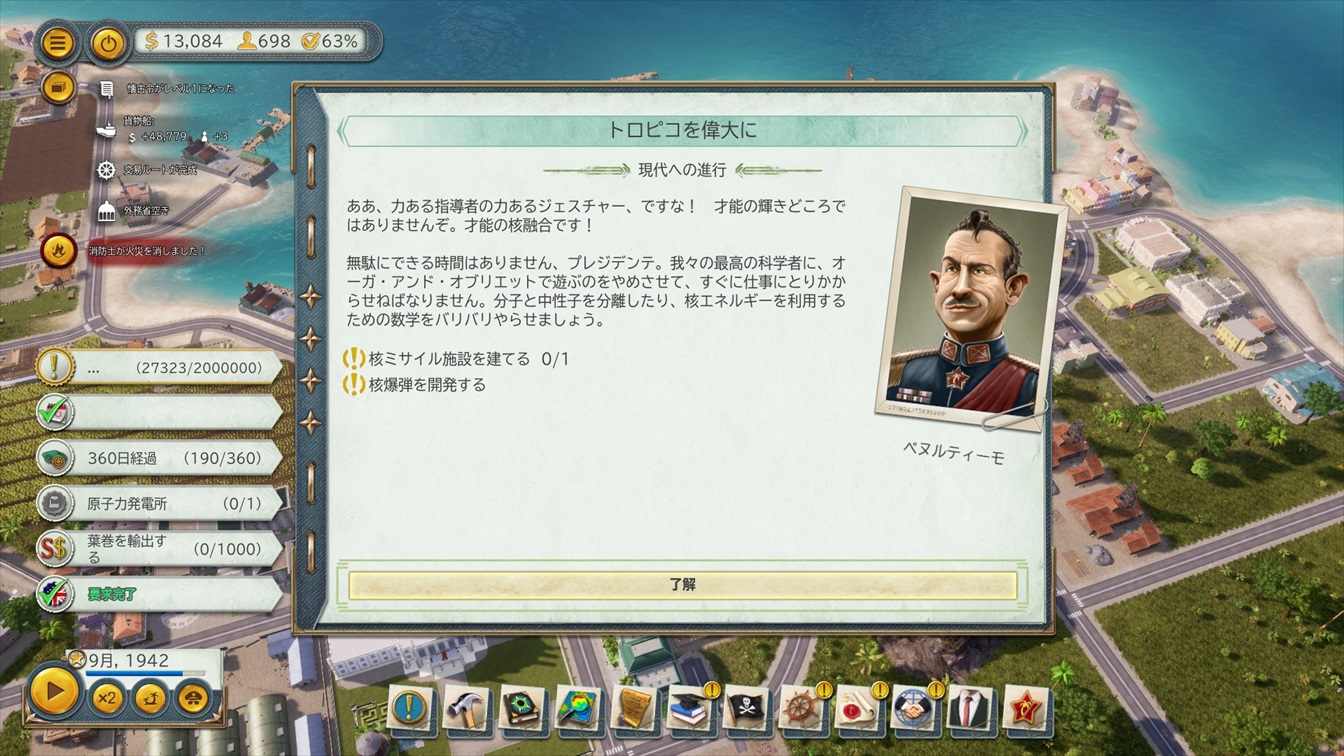
Task: Confirm the dialog with the 了解 button
Action: coord(682,585)
